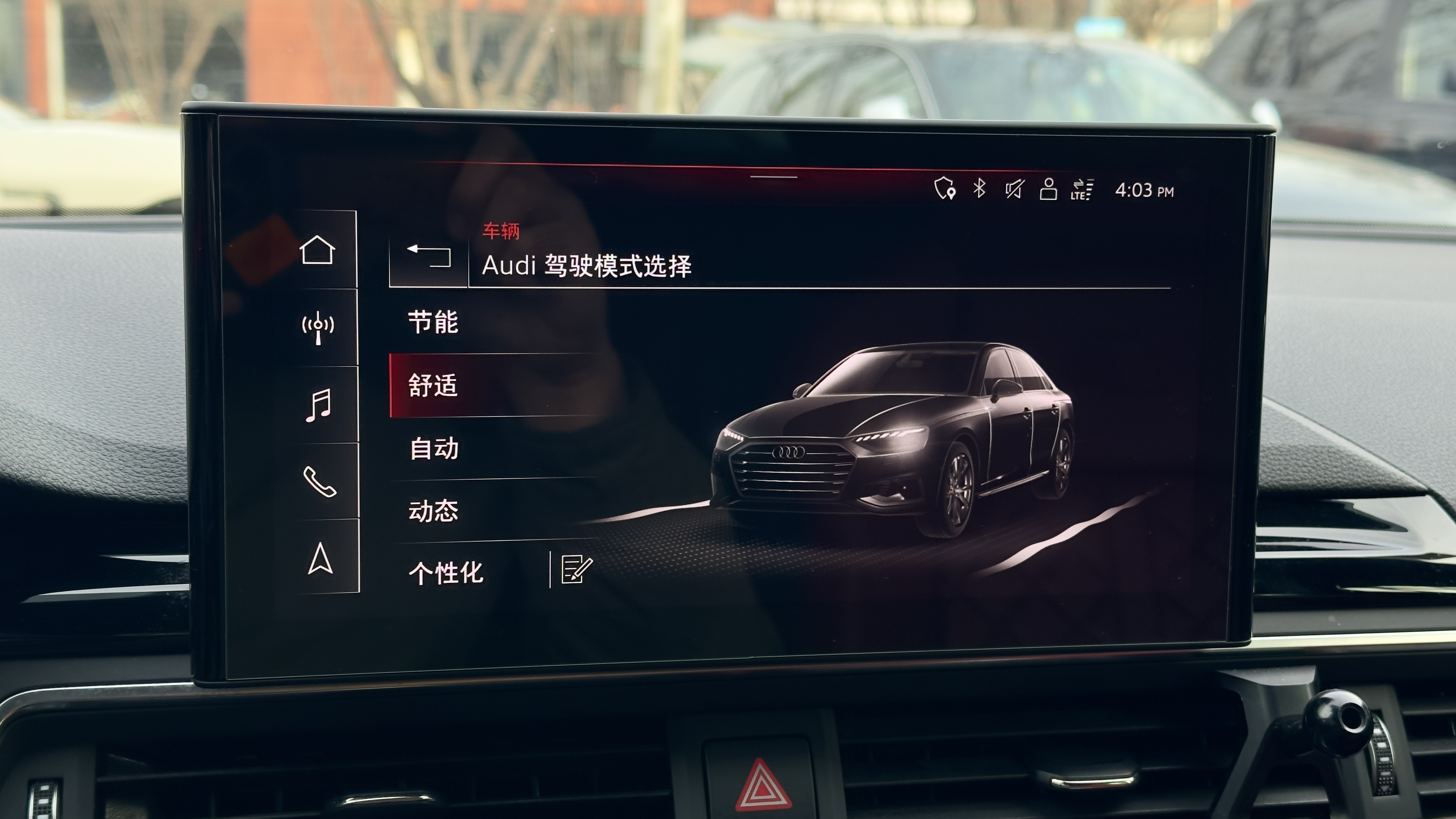The image size is (1456, 819).
Task: Select 节能 drive mode
Action: 434,323
